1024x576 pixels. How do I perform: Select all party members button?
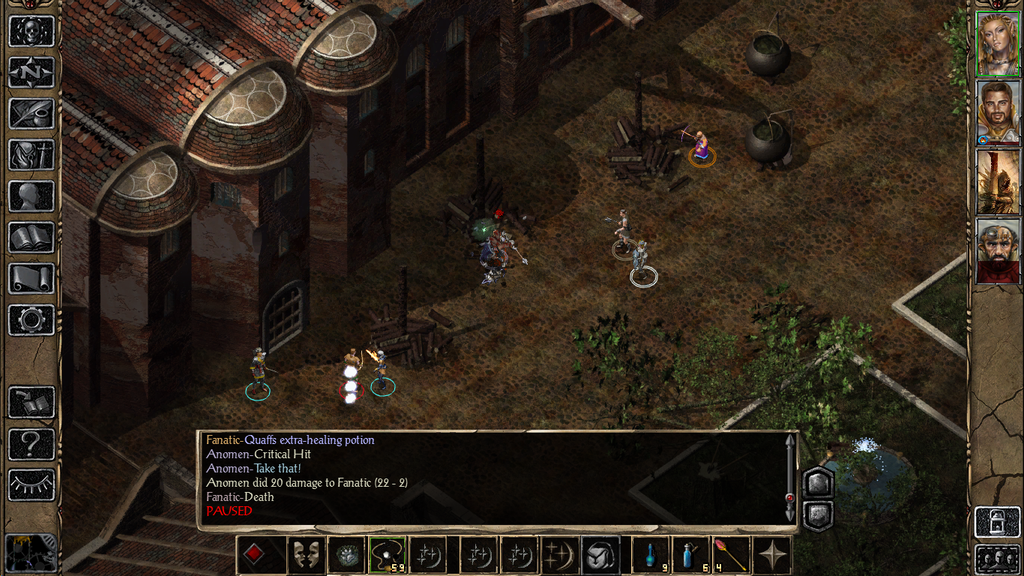coord(997,558)
